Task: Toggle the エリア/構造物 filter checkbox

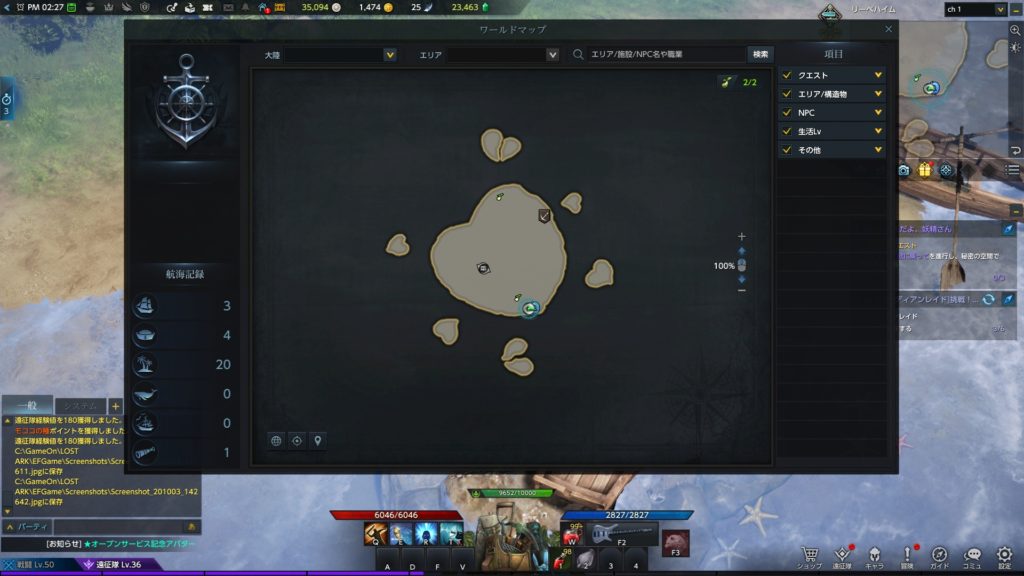Action: [787, 94]
